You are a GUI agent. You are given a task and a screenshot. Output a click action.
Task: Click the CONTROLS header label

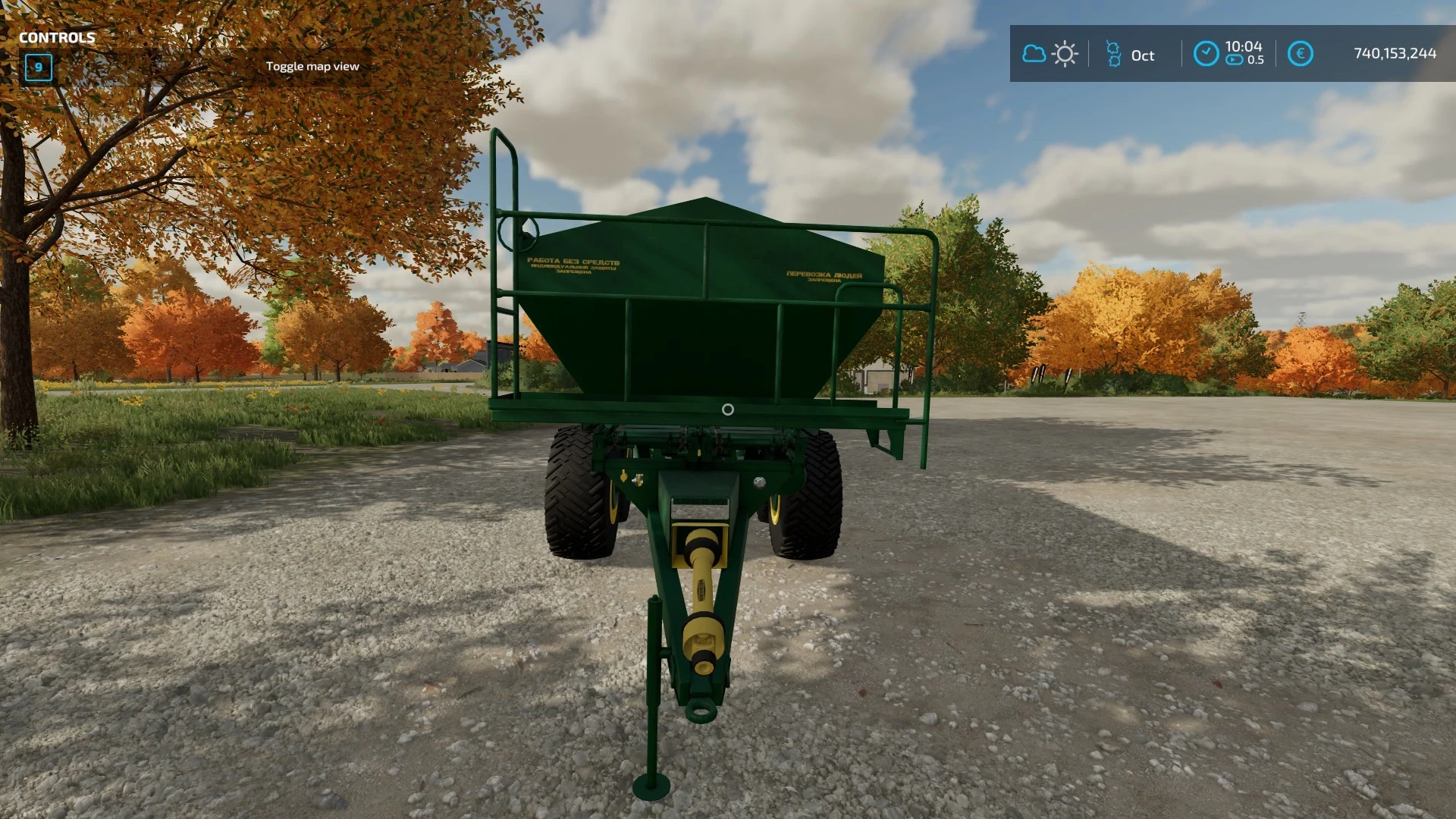tap(57, 36)
